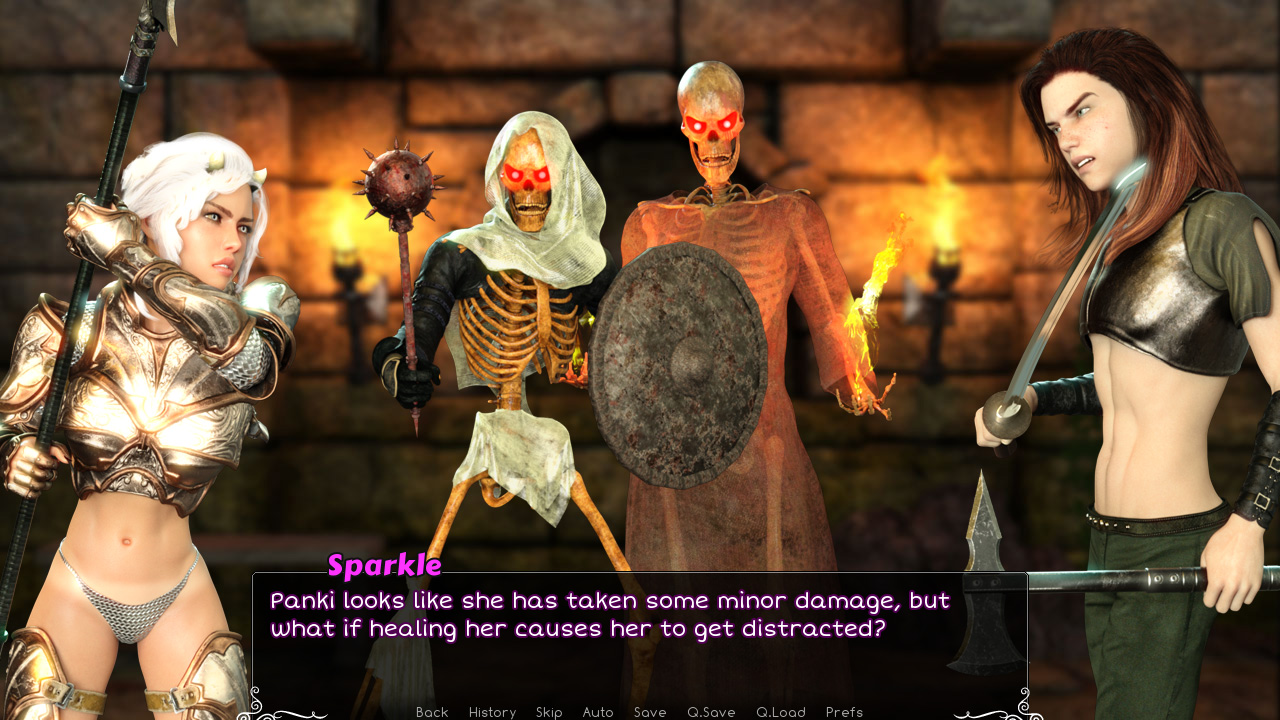Open the History log screen
1280x720 pixels.
492,712
